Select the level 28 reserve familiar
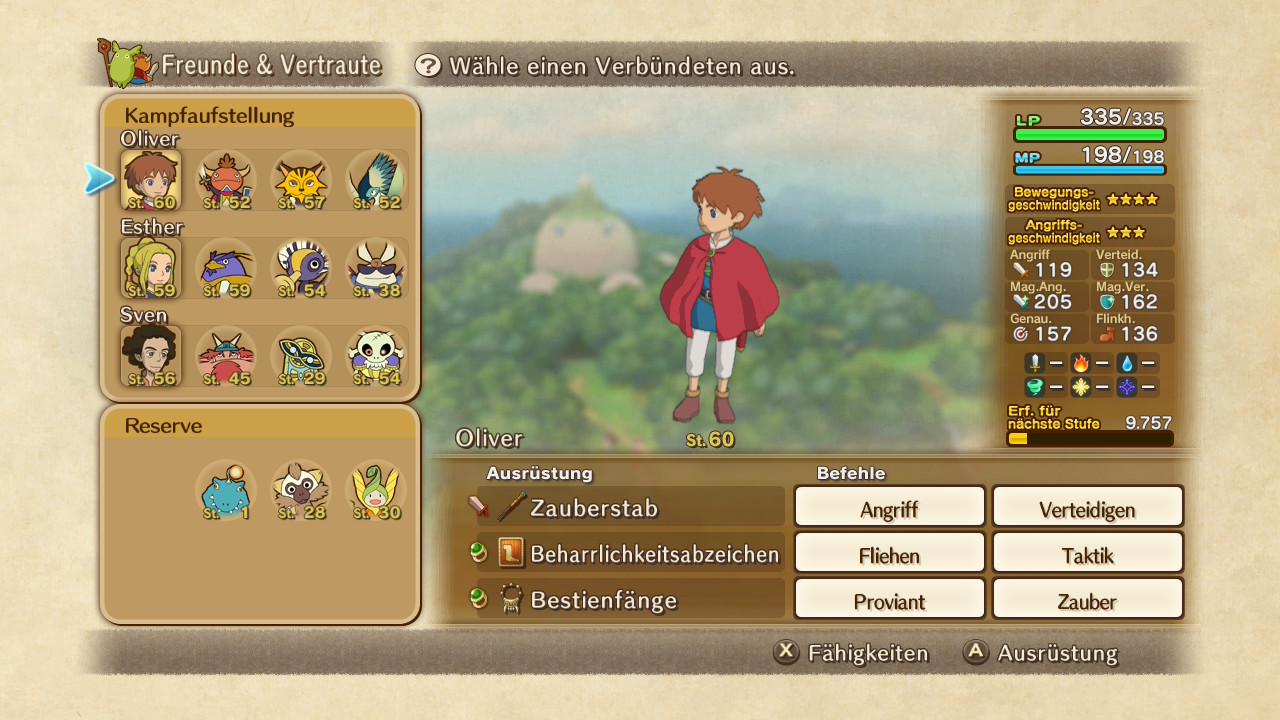 pyautogui.click(x=301, y=490)
